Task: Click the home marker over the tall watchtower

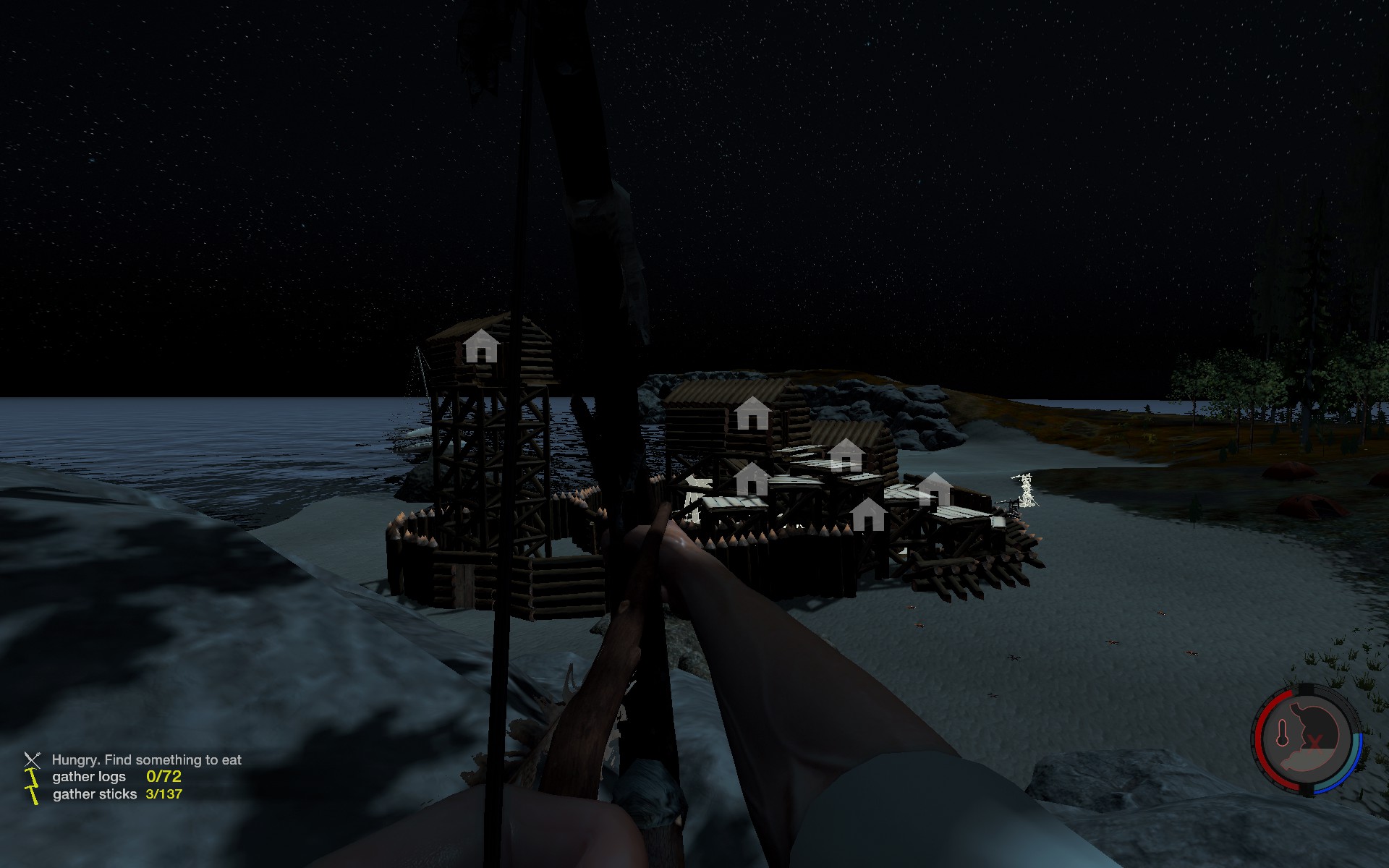Action: point(481,346)
